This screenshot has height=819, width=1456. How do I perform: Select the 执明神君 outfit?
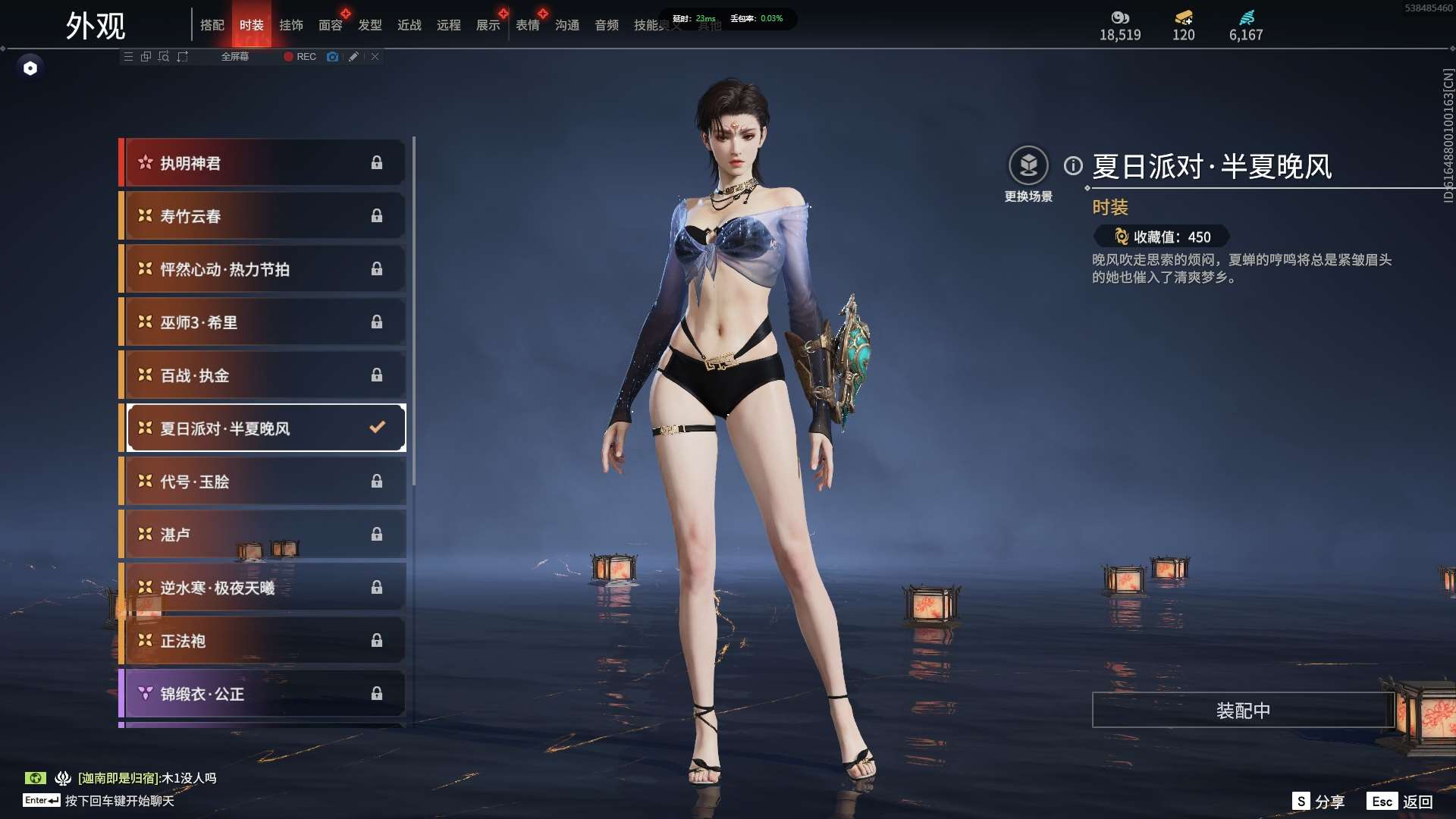point(262,163)
